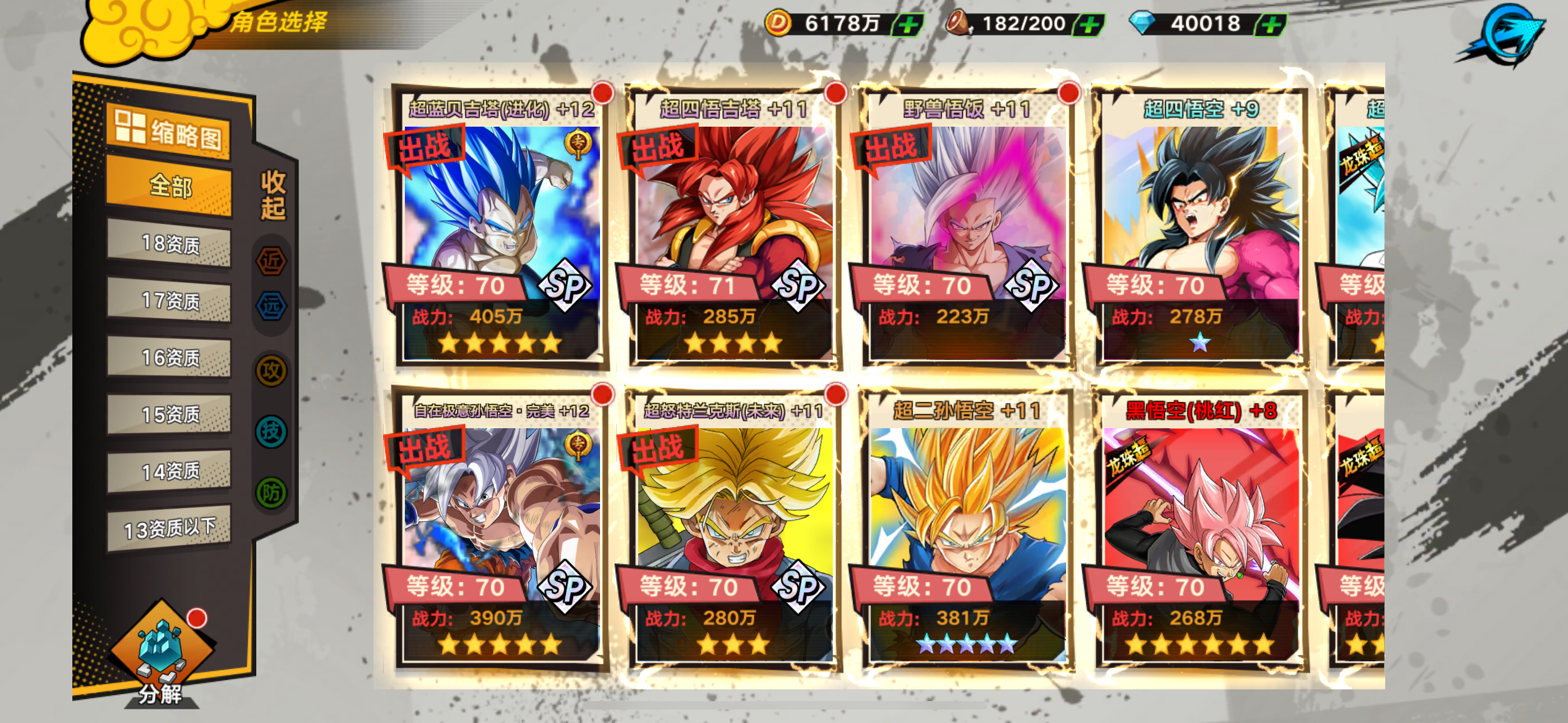
Task: Toggle the 近 (melee) type filter
Action: pos(271,261)
